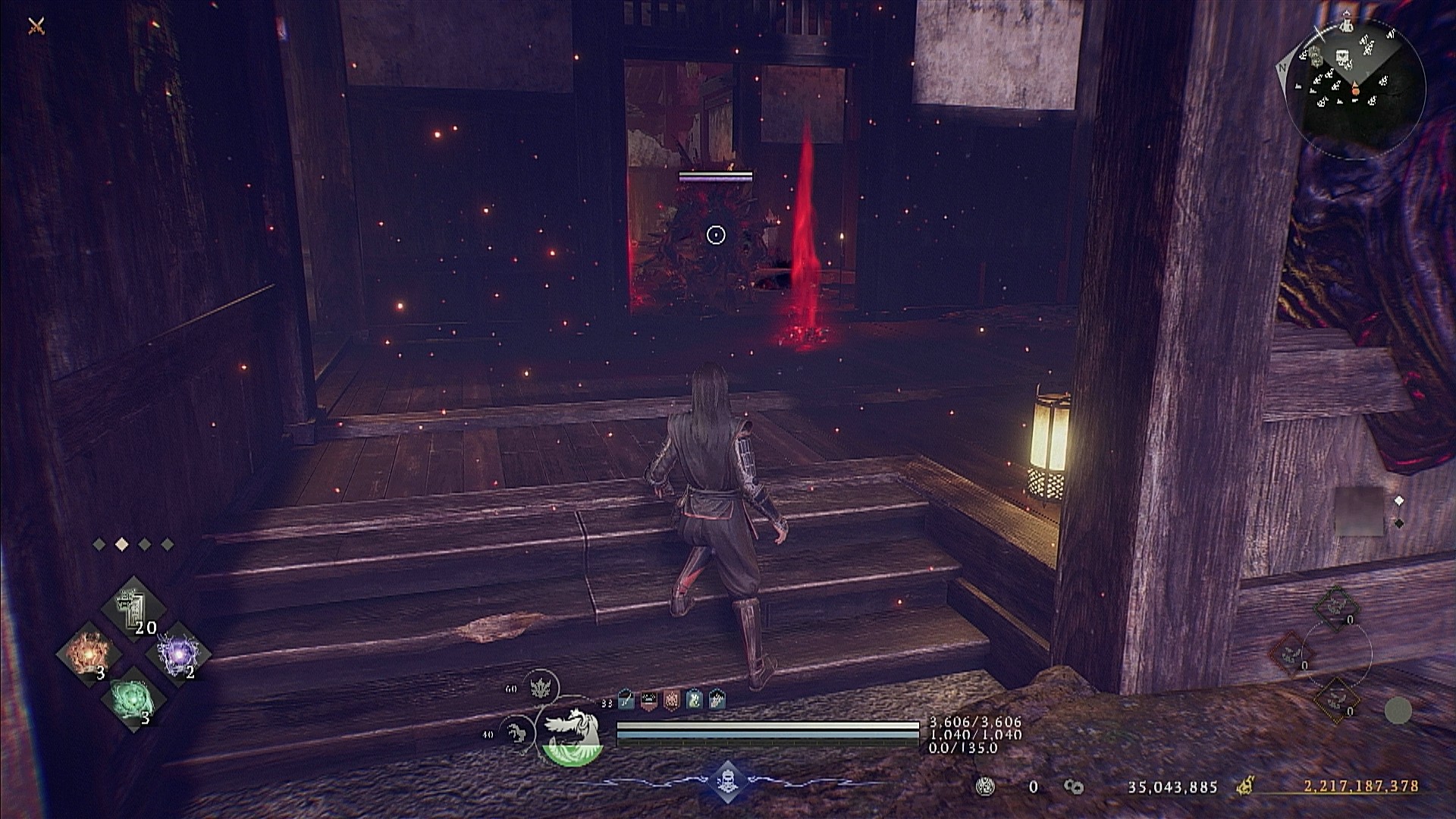Image resolution: width=1456 pixels, height=819 pixels.
Task: Click the skull emblem below health bars
Action: 727,781
